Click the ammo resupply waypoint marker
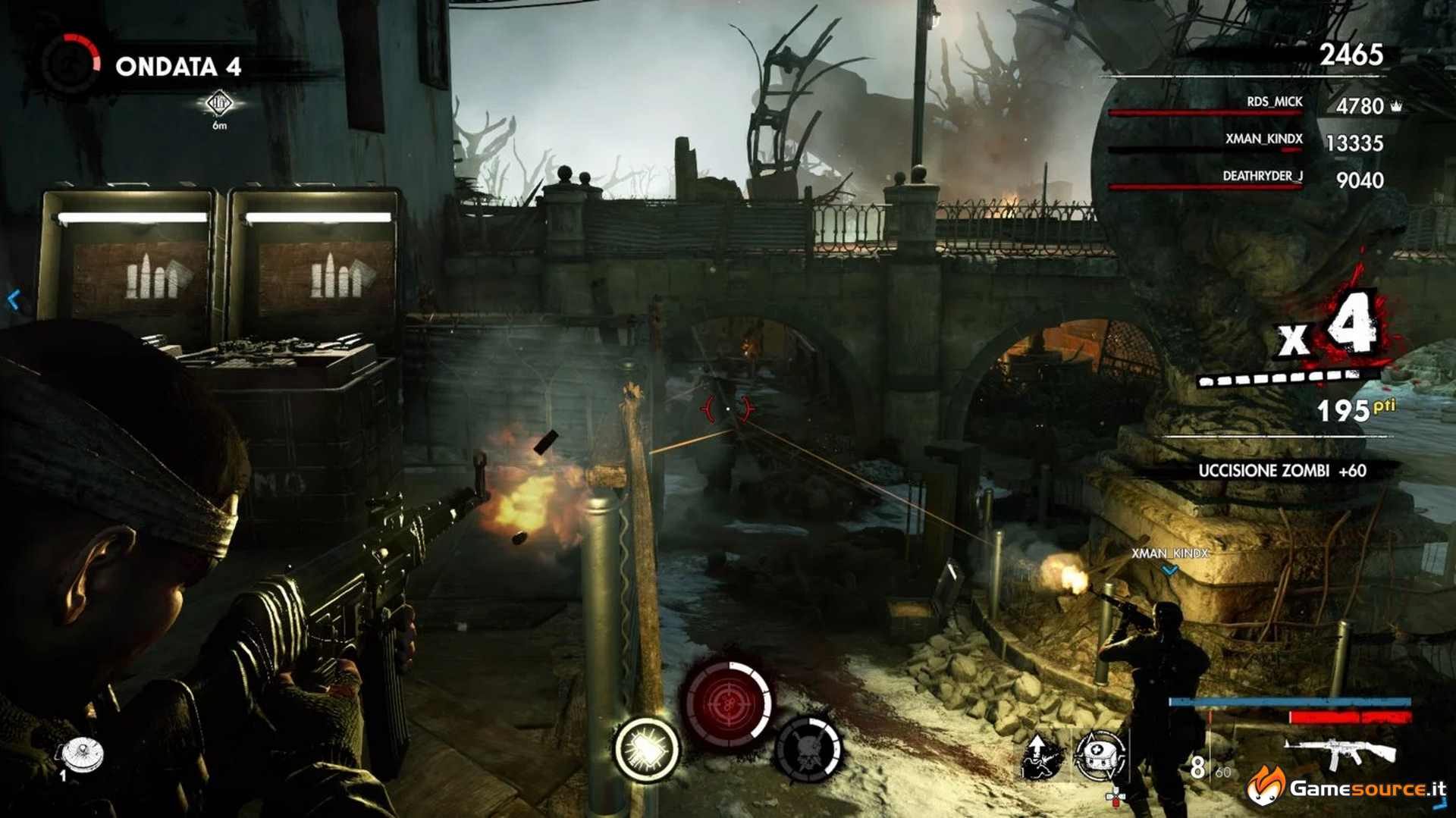Image resolution: width=1456 pixels, height=818 pixels. coord(219,103)
